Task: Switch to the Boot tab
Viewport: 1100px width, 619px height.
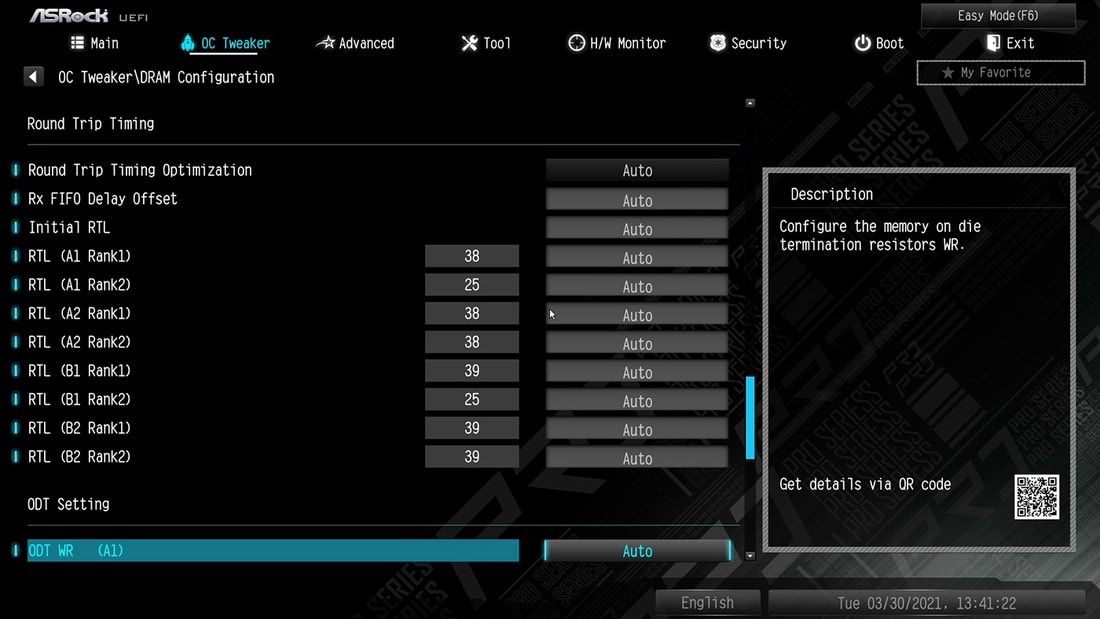Action: 879,43
